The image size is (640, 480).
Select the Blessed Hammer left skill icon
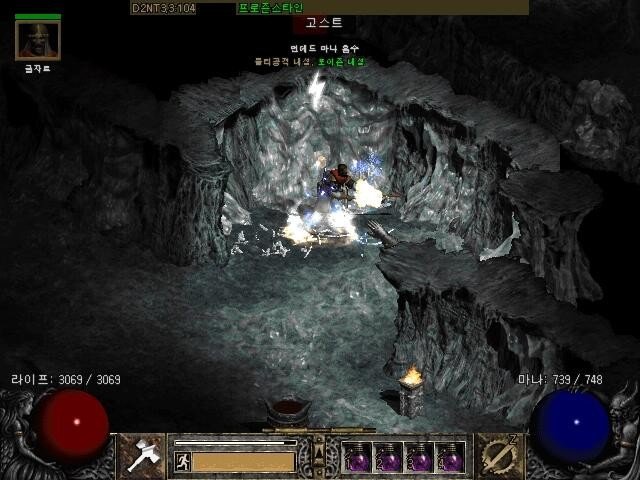tap(142, 455)
